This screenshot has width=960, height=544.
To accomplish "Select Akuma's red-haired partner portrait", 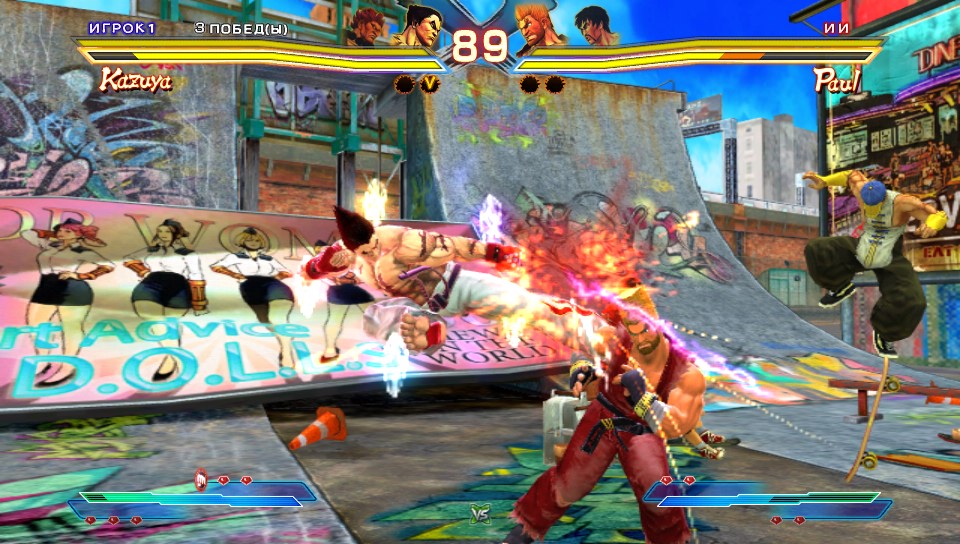I will coord(369,26).
